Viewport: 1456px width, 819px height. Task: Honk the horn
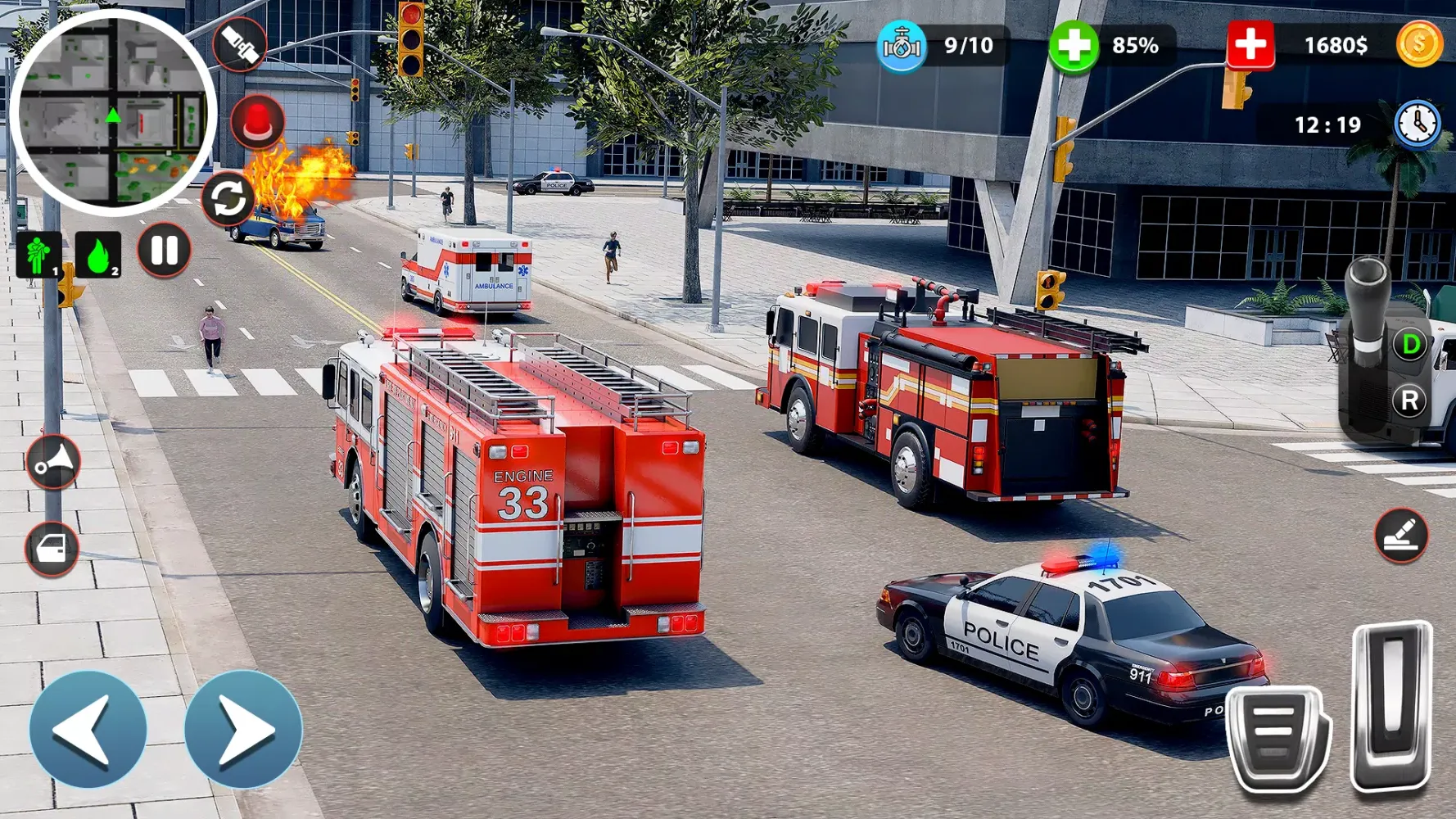[52, 463]
